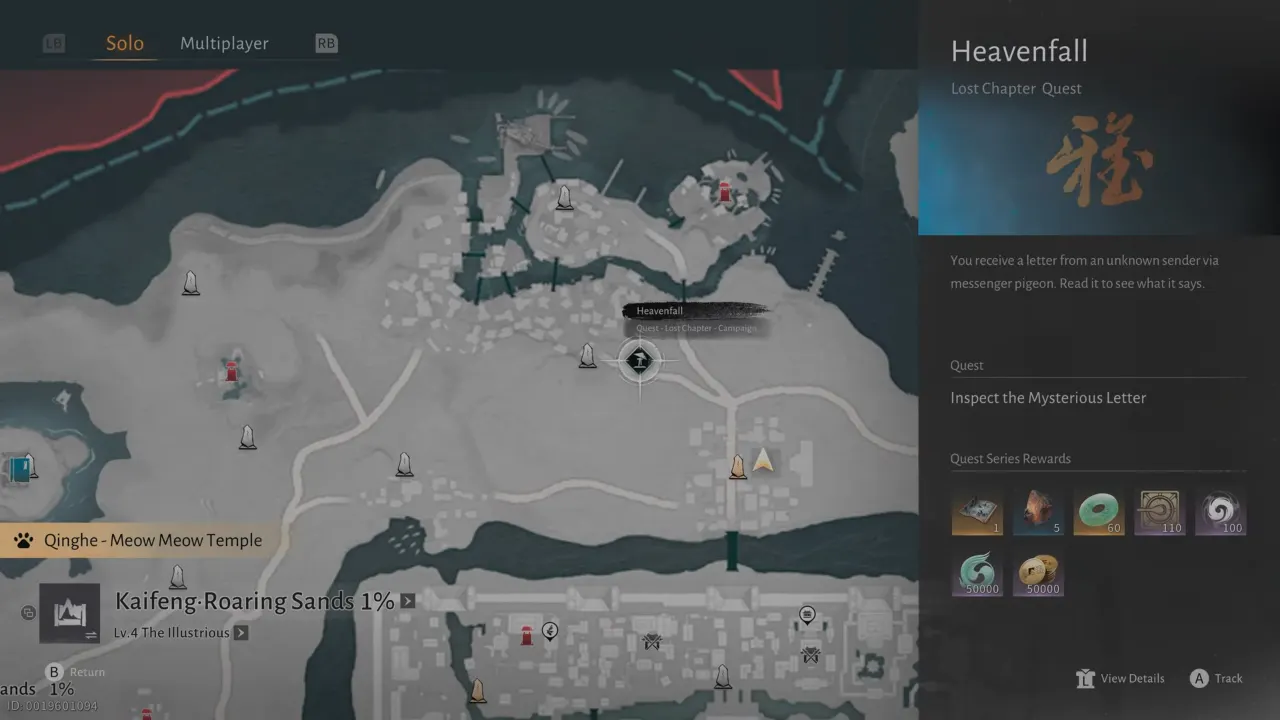Click the Qinghe - Meow Meow Temple banner
Viewport: 1280px width, 720px height.
pos(140,541)
